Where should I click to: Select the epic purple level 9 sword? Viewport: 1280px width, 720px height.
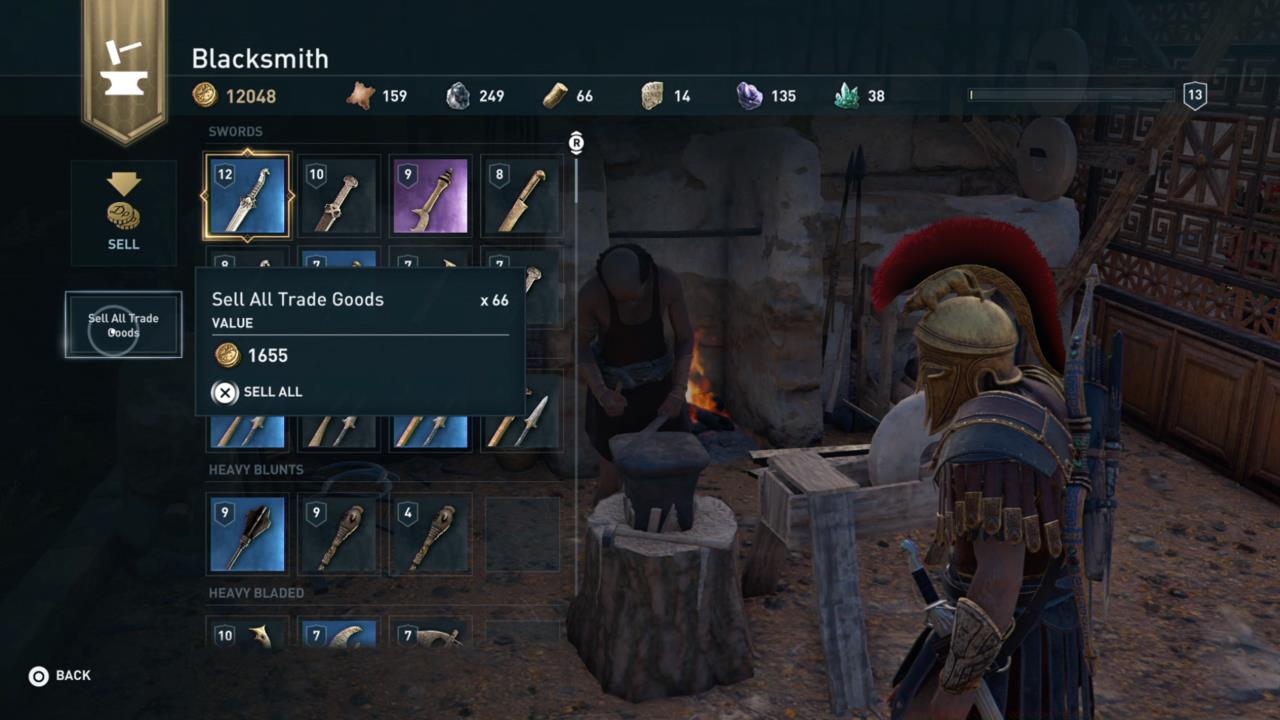pyautogui.click(x=430, y=196)
